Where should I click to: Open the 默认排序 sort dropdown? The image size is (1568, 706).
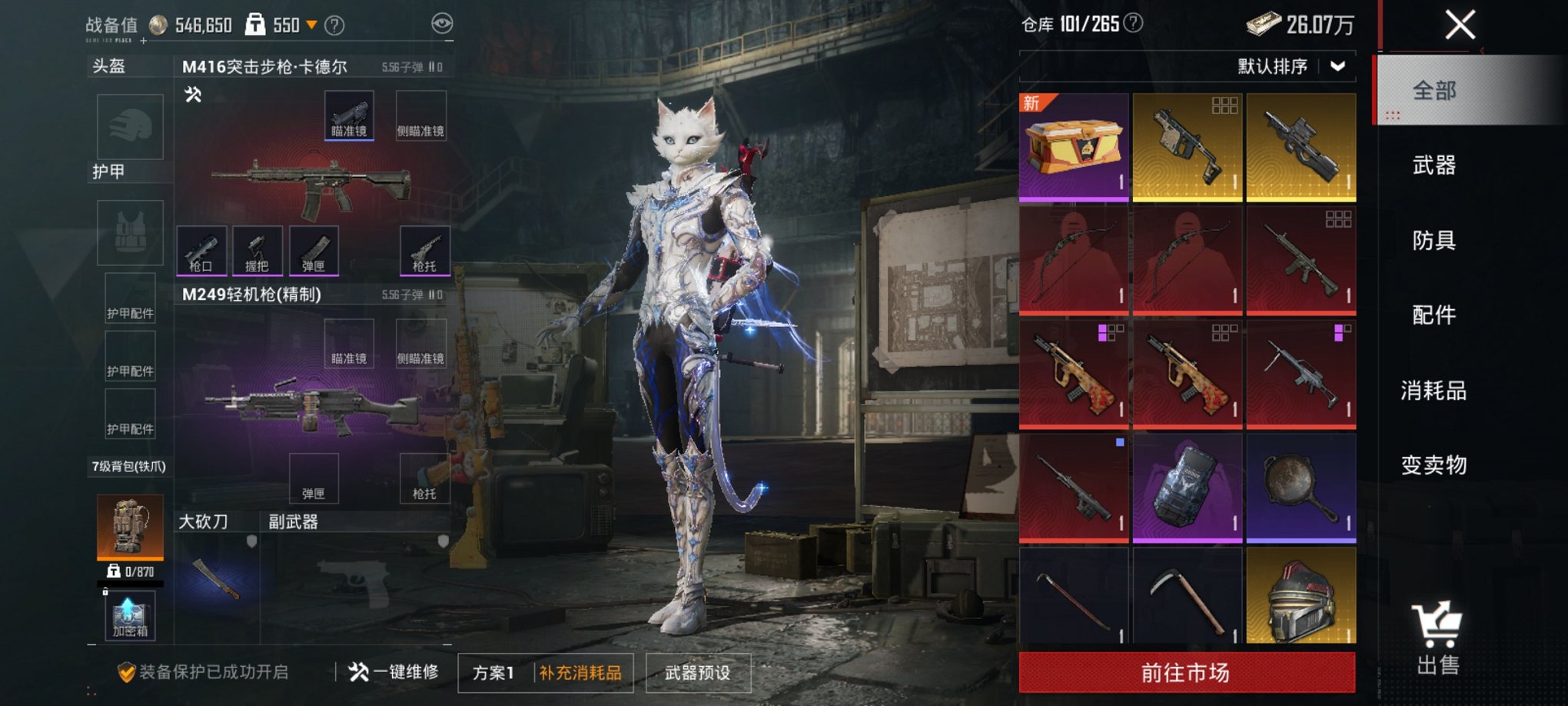click(1291, 67)
